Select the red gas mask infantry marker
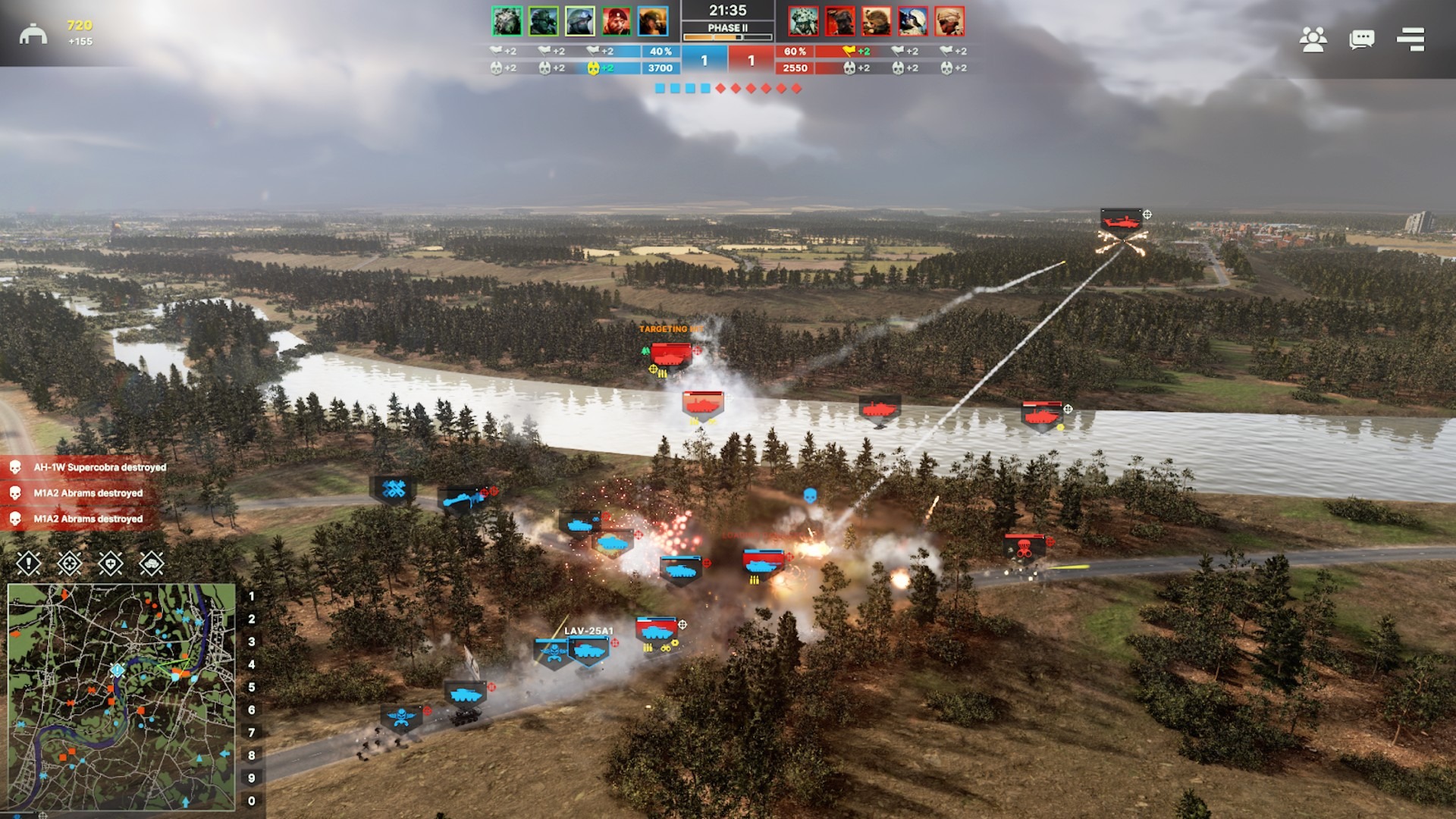This screenshot has height=819, width=1456. pyautogui.click(x=1024, y=548)
